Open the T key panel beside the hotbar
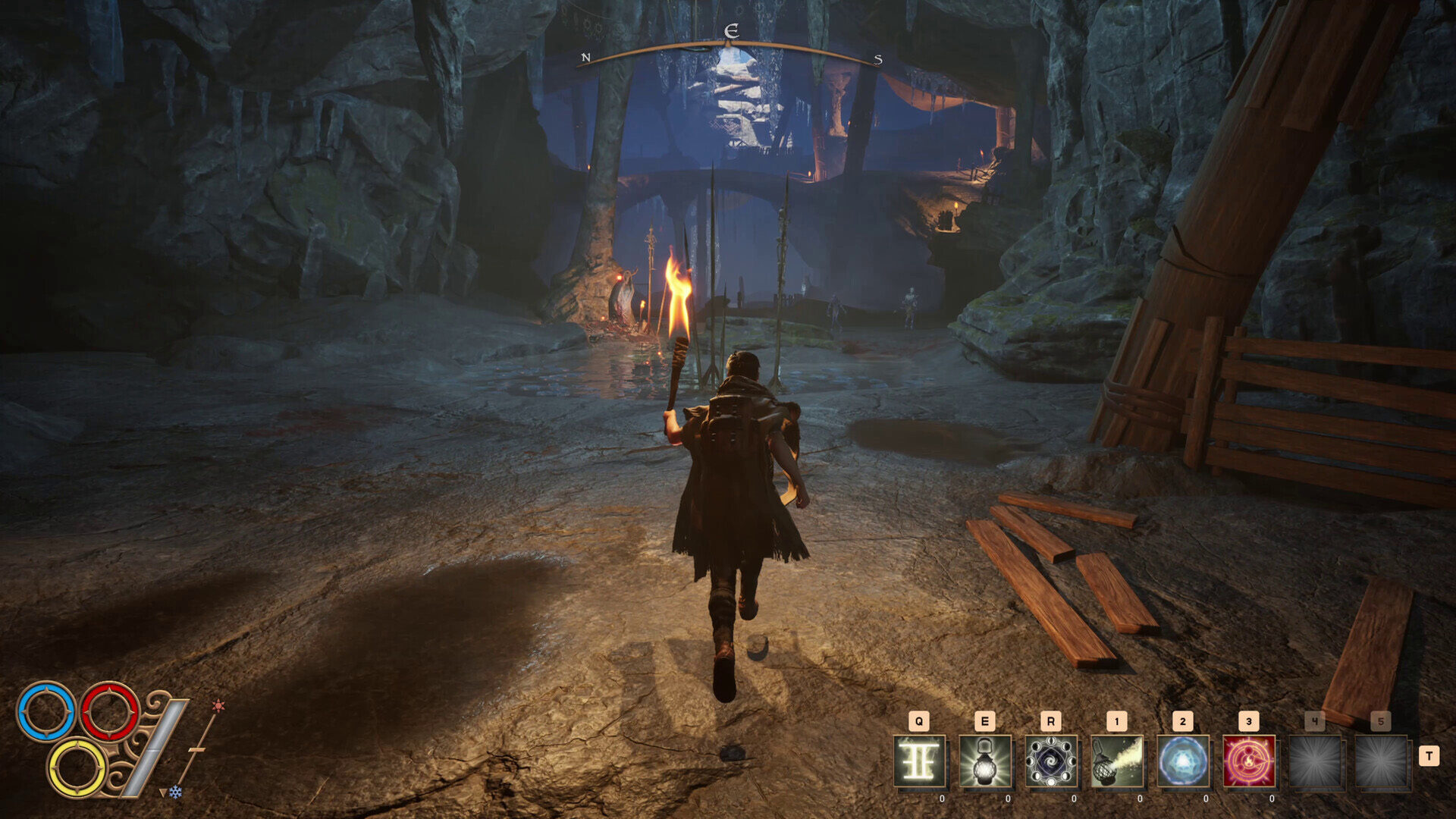1456x819 pixels. point(1429,755)
